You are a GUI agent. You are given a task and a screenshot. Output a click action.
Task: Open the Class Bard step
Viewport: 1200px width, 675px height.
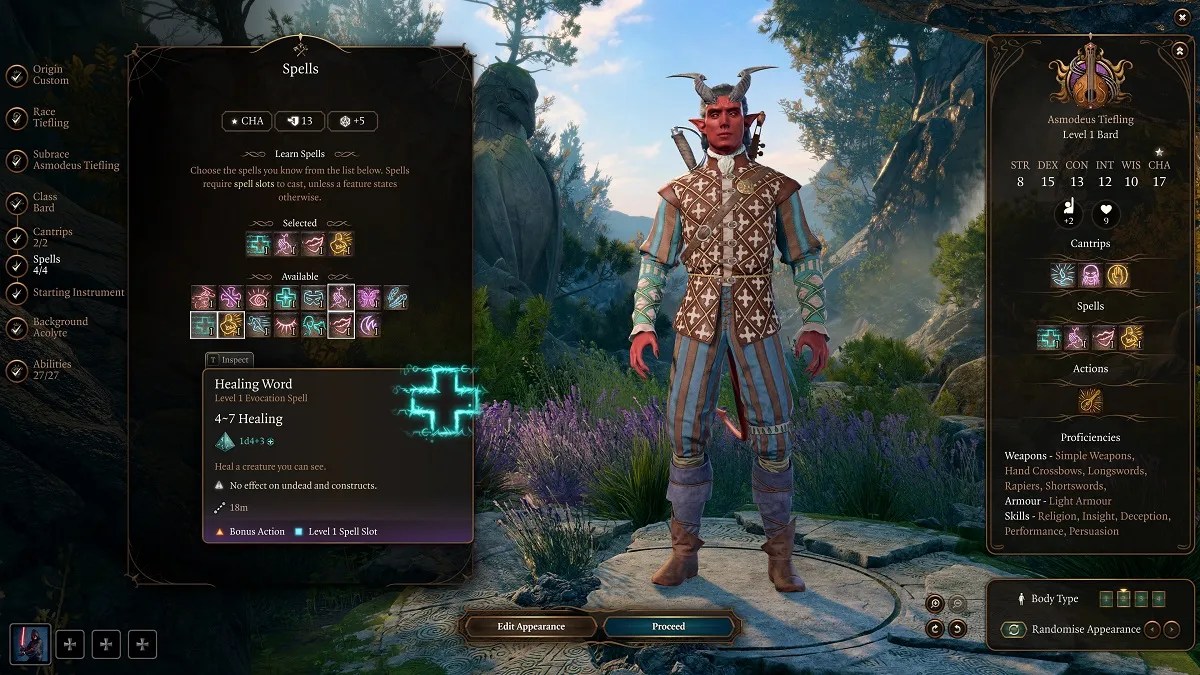pos(44,202)
